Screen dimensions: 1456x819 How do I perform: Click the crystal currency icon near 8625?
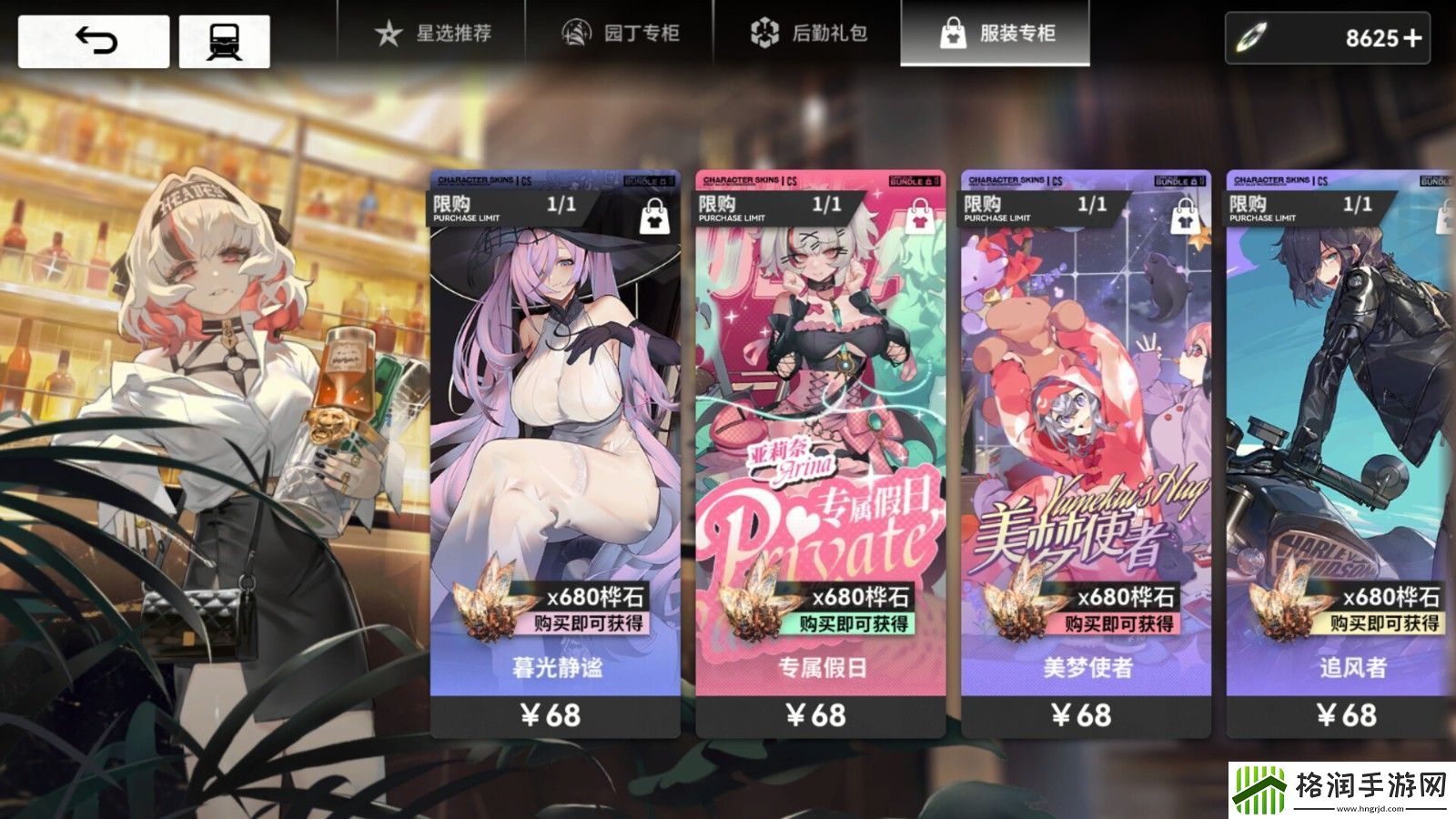(1252, 38)
